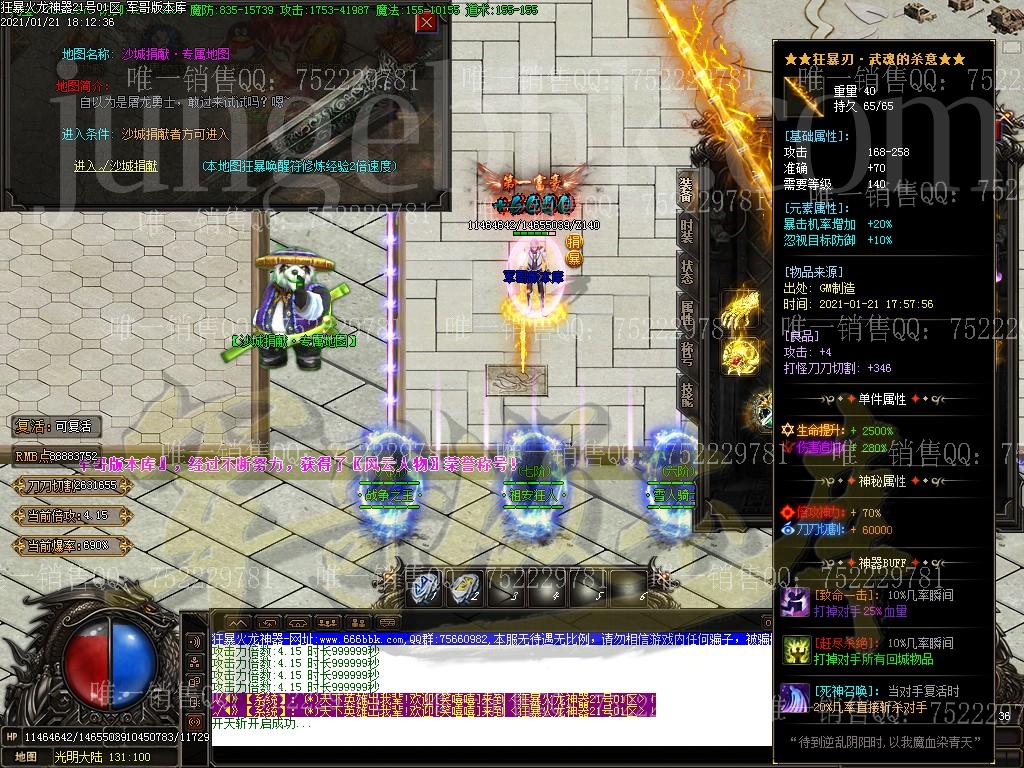Show the 技能 skills tab
1024x768 pixels.
[686, 392]
